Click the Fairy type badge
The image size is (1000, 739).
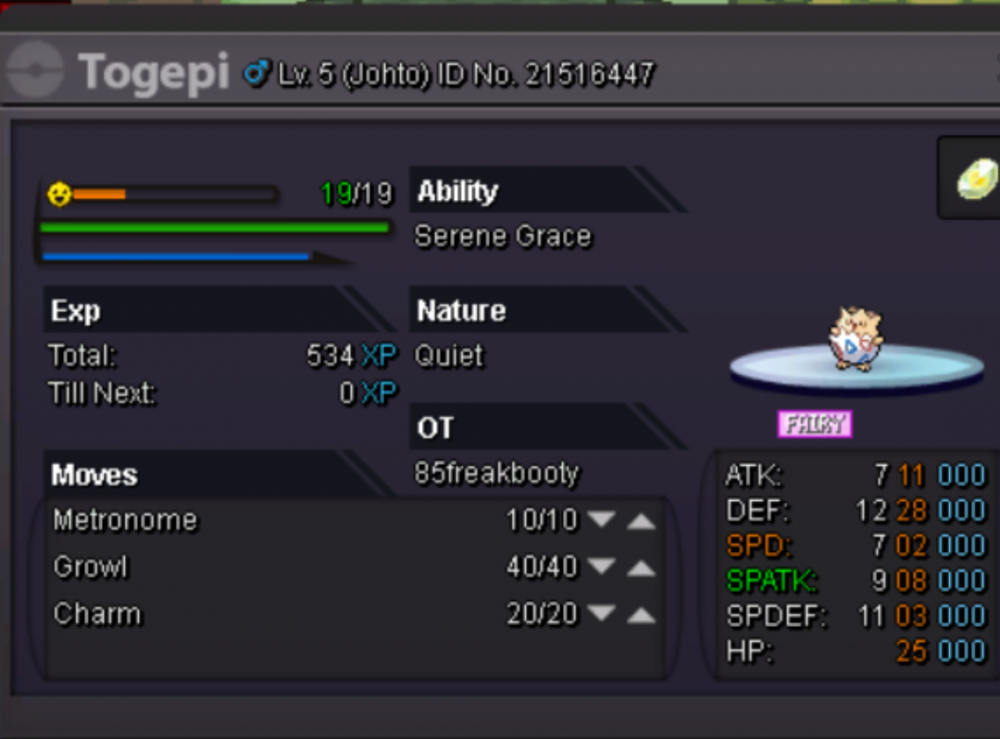tap(814, 424)
